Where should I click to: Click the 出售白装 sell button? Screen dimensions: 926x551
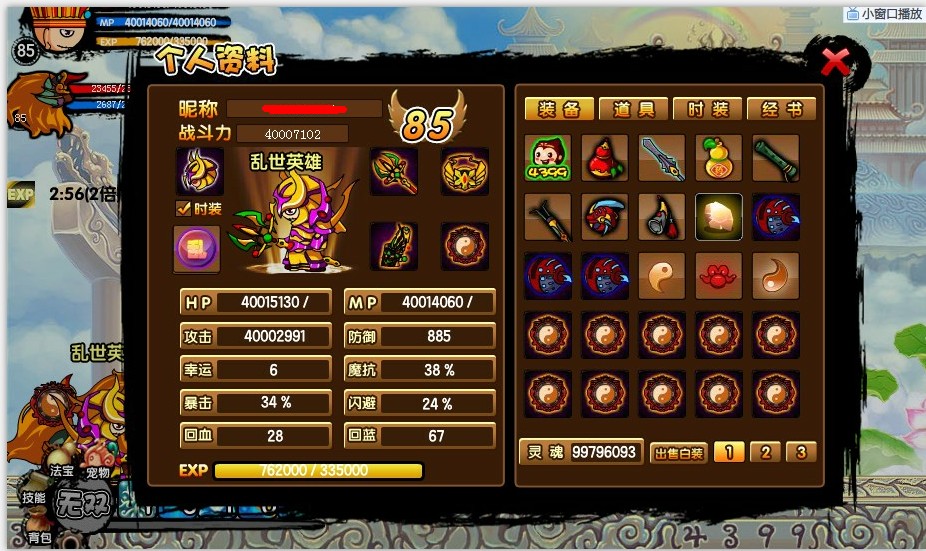coord(679,453)
